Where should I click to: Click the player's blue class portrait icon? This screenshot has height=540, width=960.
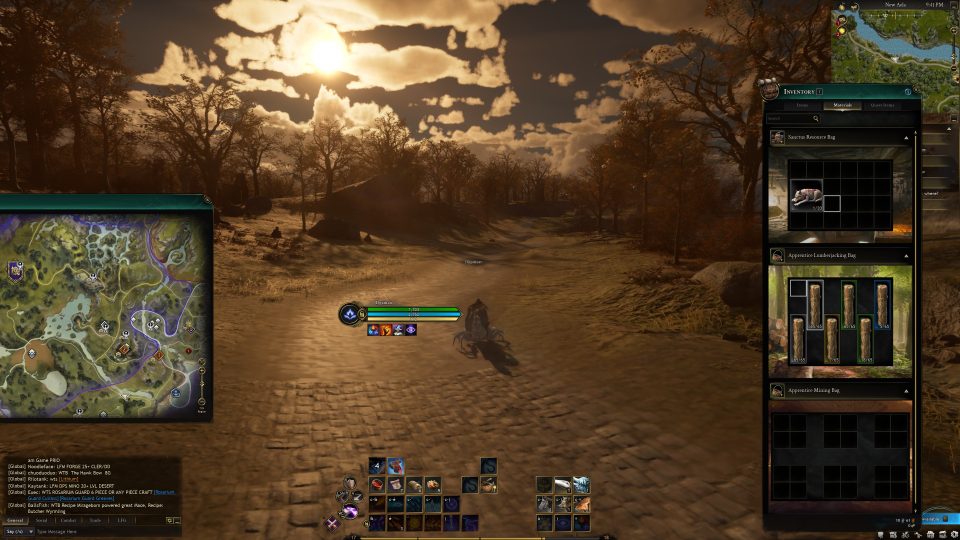point(349,313)
